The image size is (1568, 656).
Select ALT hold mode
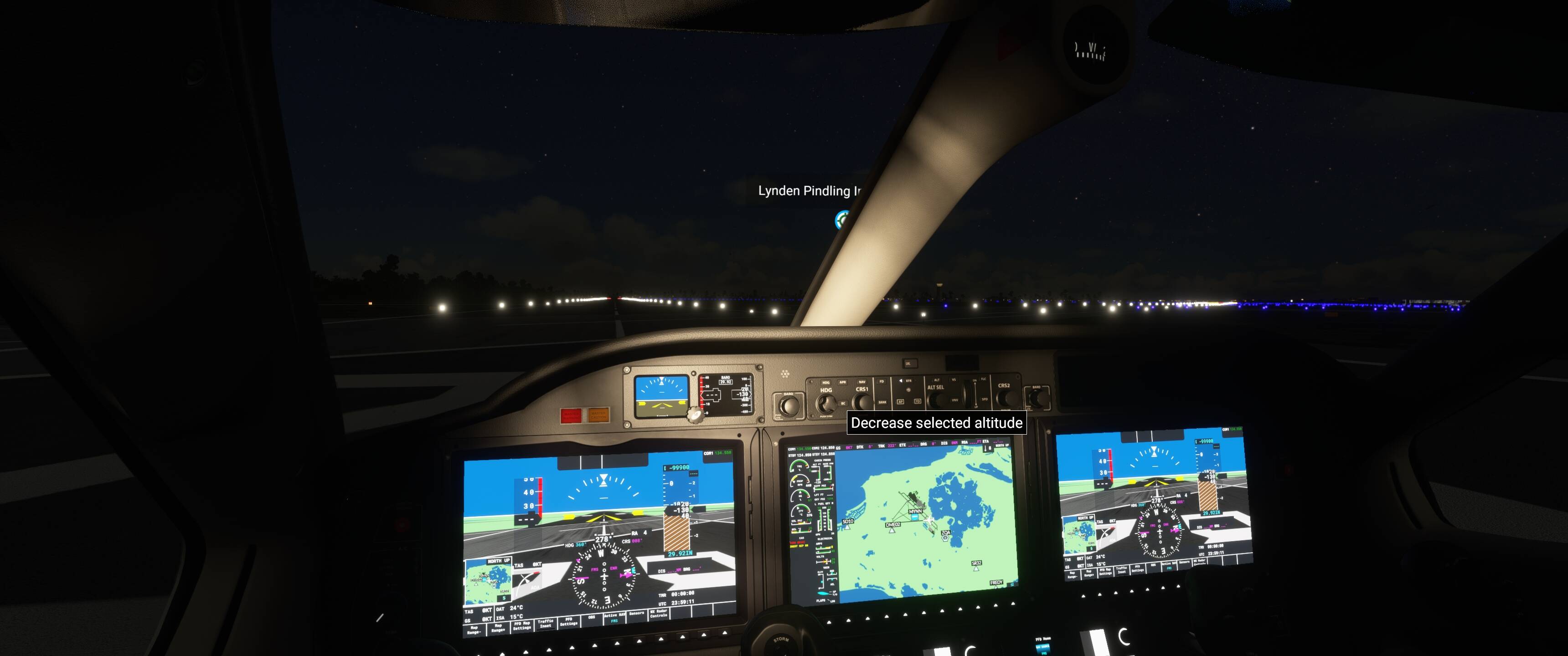938,380
